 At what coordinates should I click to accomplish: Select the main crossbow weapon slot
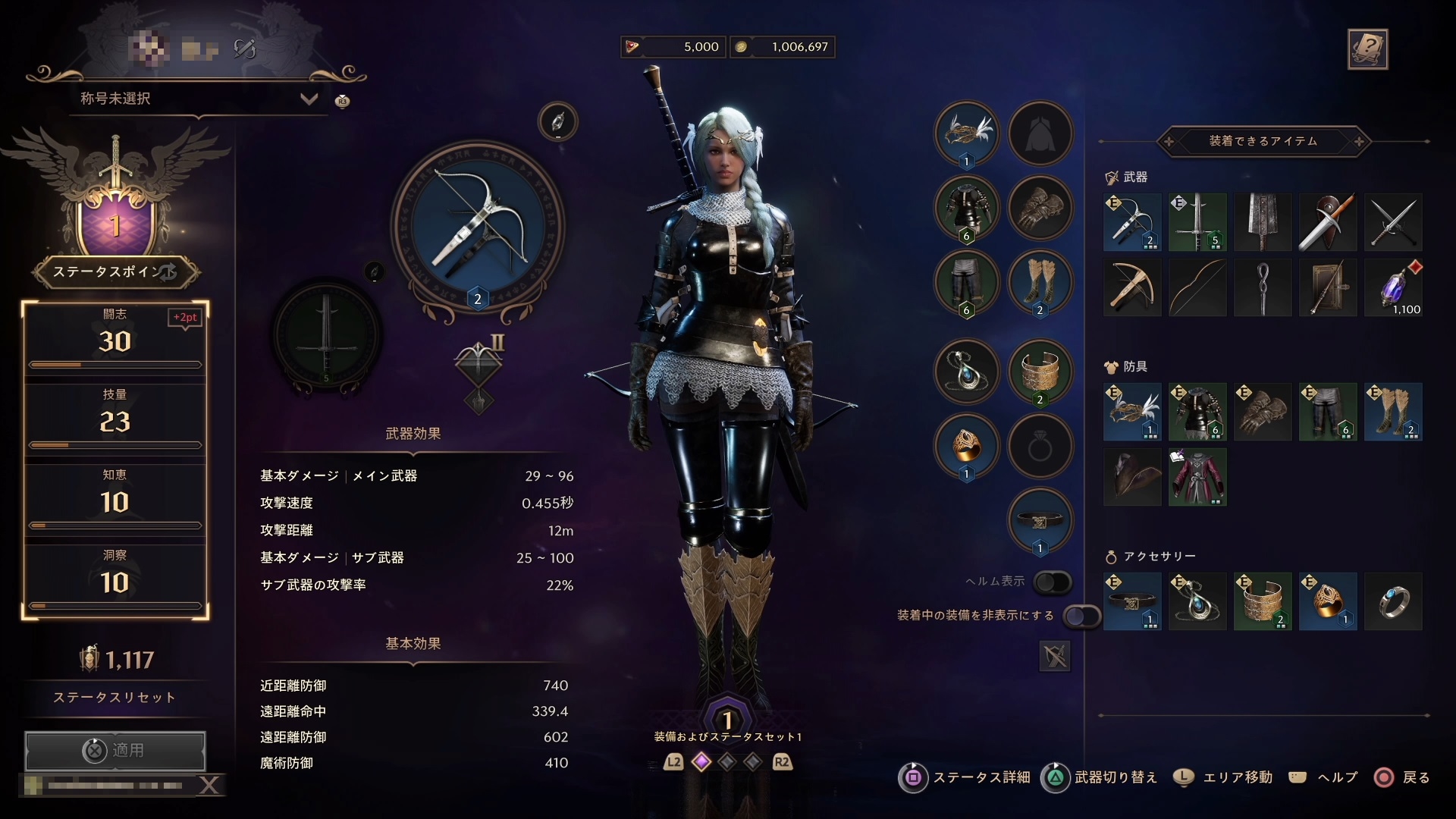tap(478, 227)
